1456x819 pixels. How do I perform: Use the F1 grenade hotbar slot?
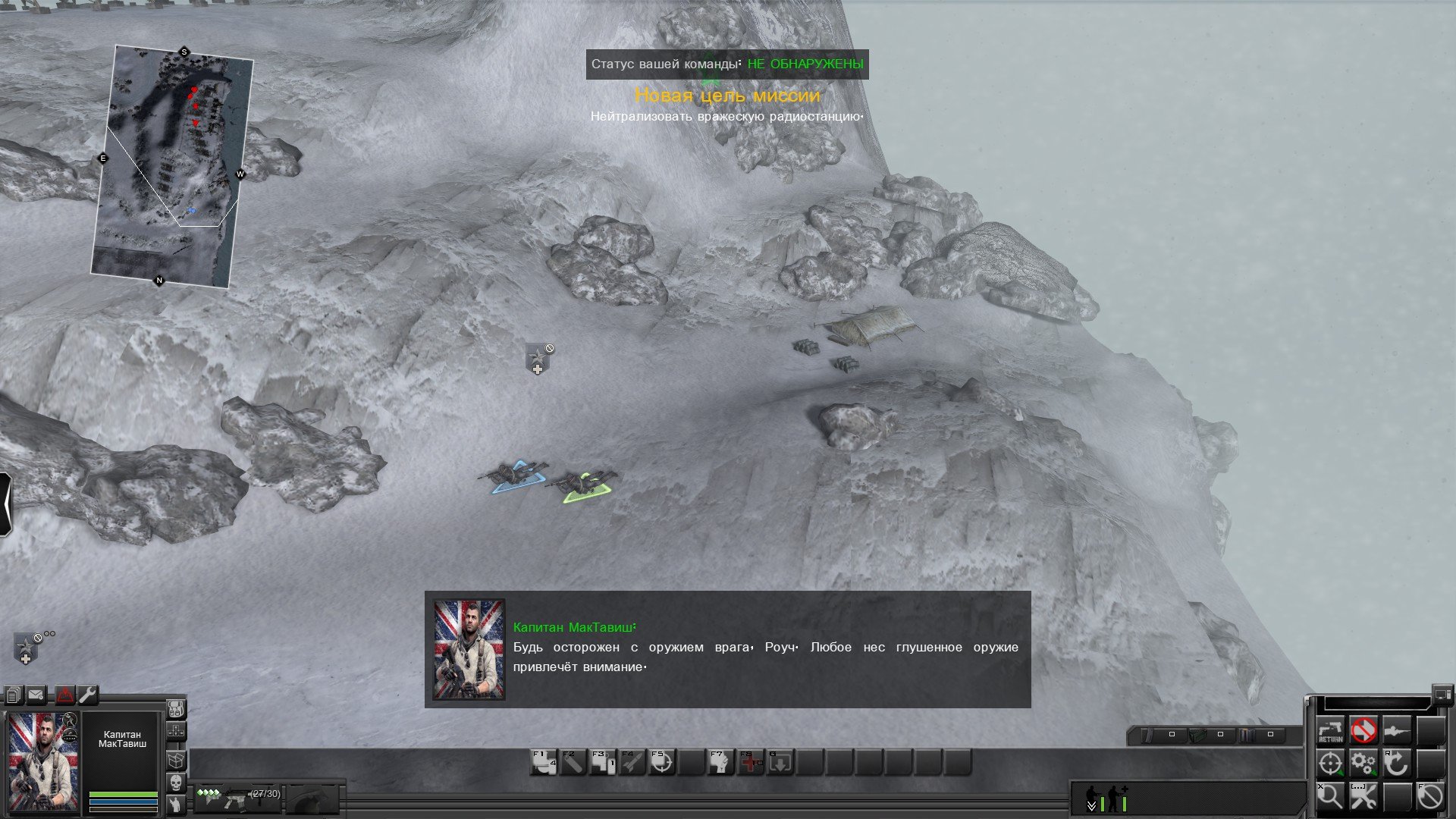(x=543, y=763)
